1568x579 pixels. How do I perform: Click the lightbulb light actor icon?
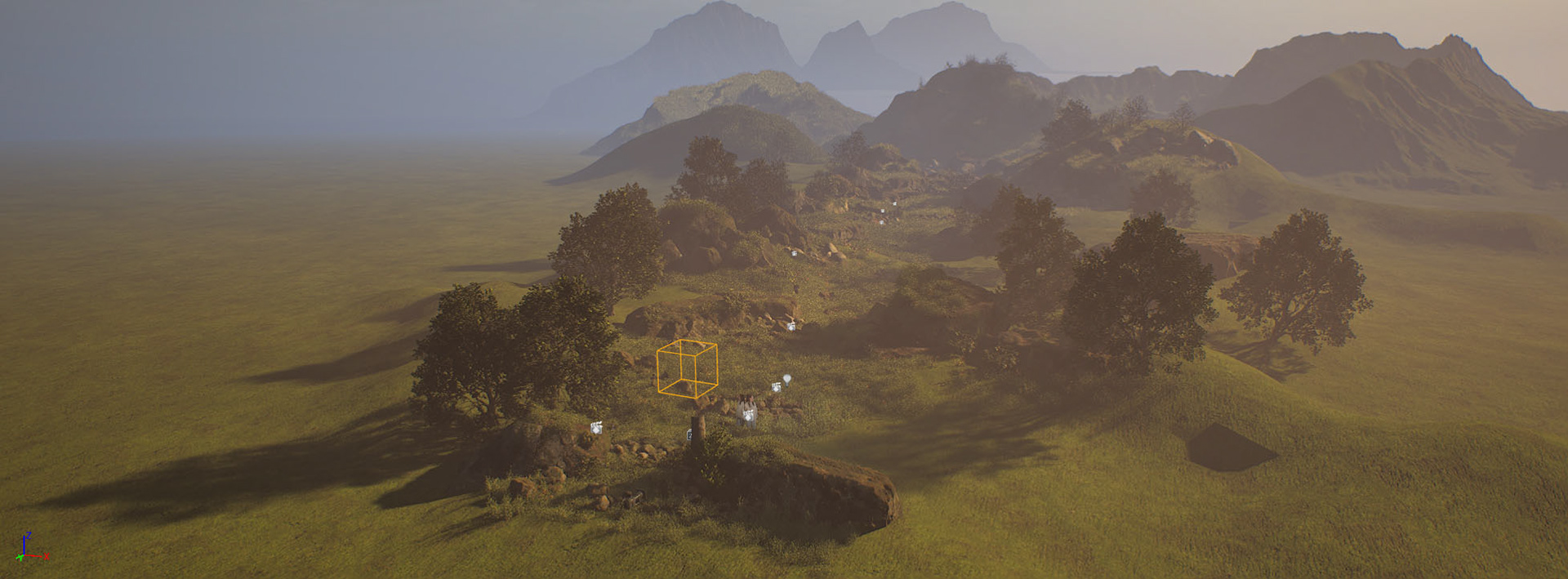[x=786, y=379]
